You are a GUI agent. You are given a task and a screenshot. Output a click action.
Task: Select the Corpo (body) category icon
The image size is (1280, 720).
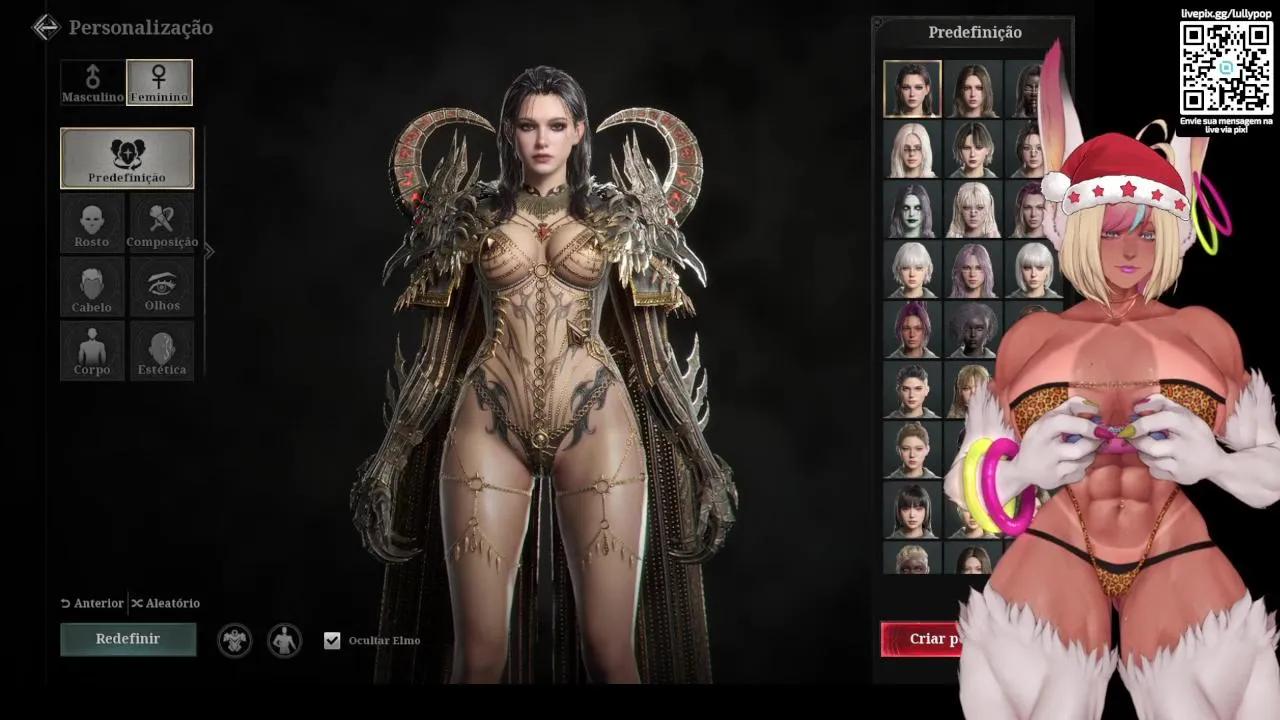point(92,350)
